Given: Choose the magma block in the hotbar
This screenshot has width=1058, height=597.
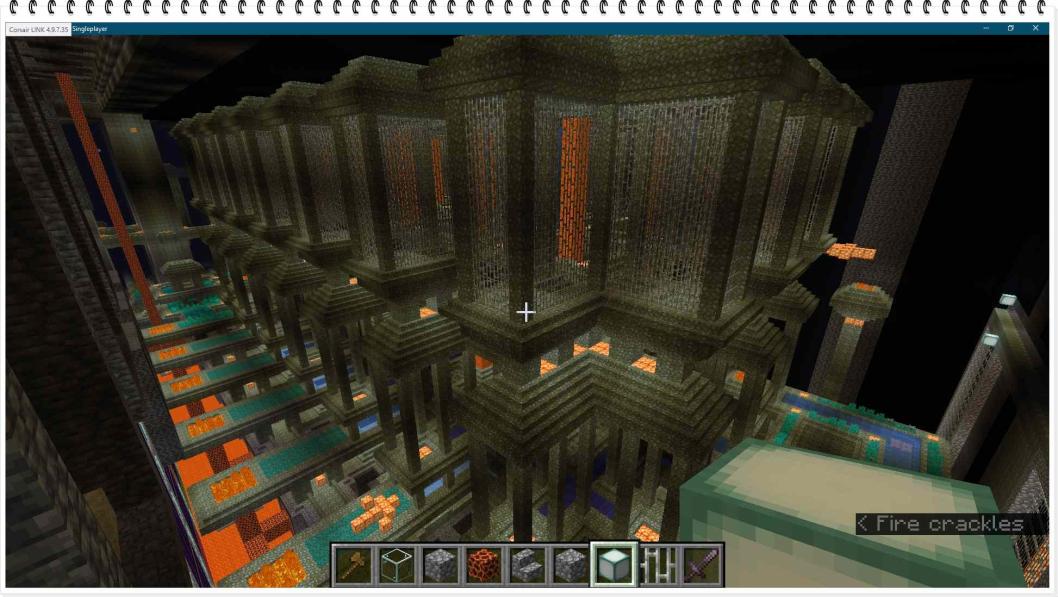Looking at the screenshot, I should tap(484, 565).
